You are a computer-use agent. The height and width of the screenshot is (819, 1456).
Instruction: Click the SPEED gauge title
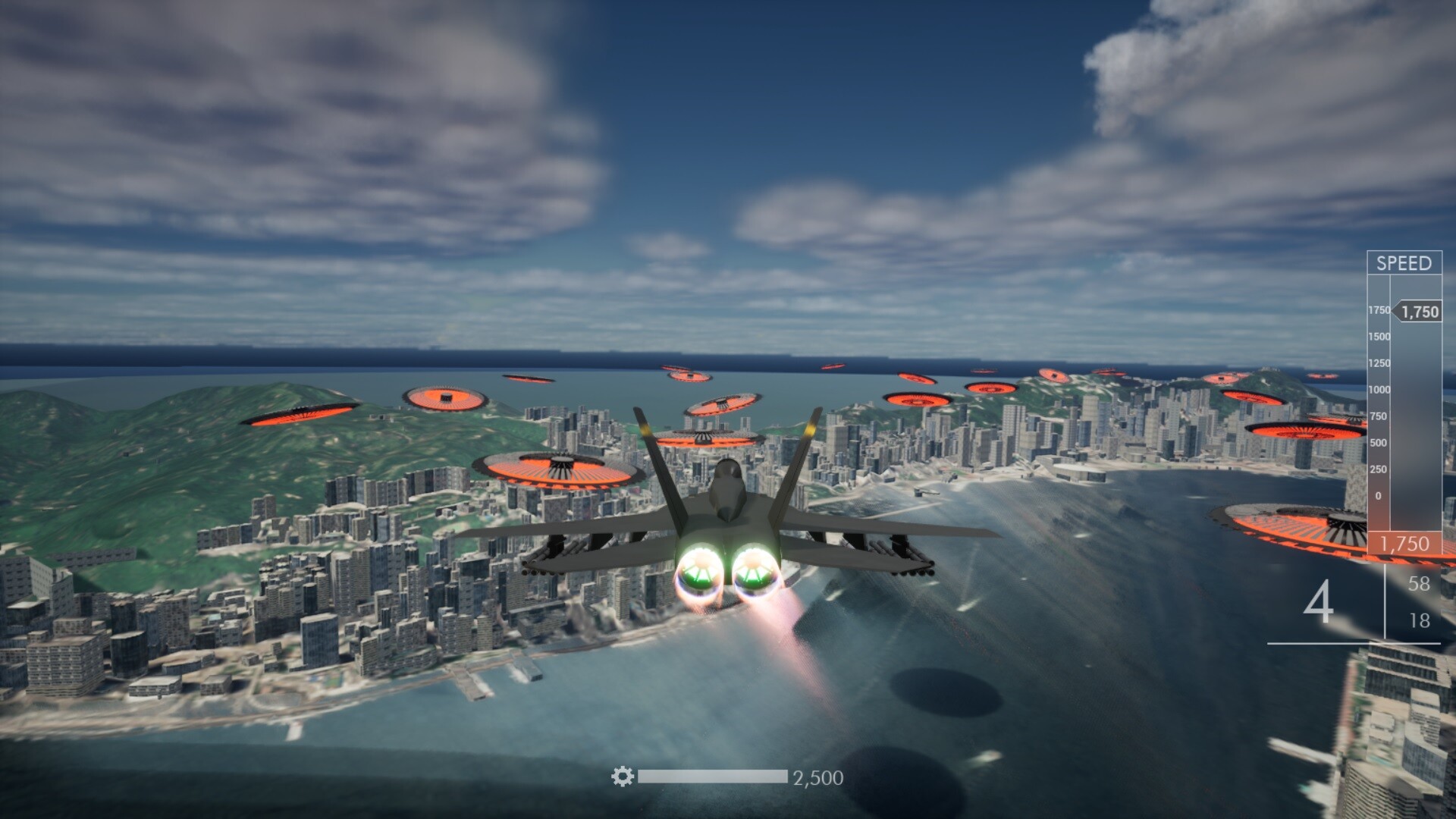[1405, 263]
